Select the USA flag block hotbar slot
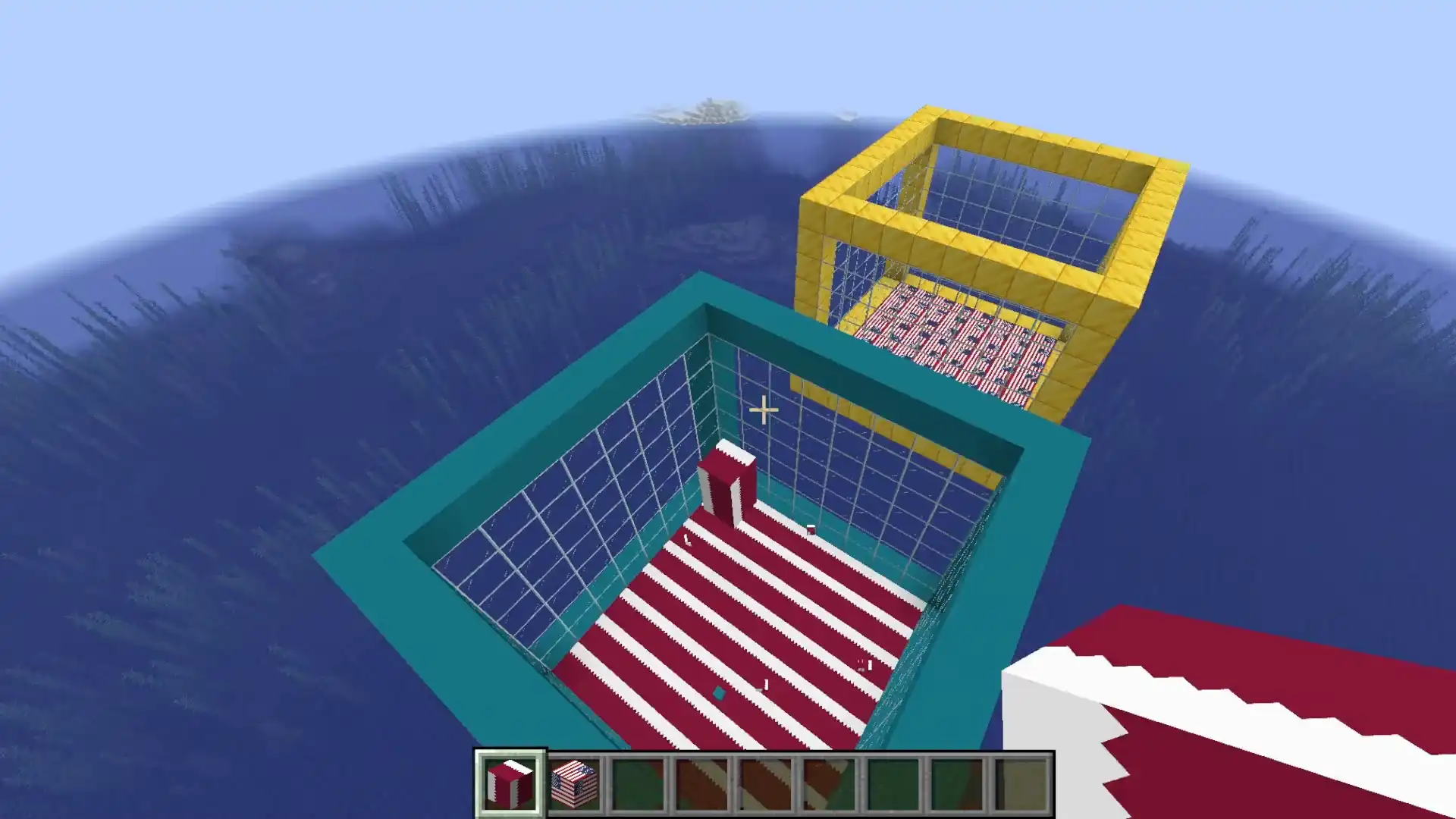1456x819 pixels. (574, 784)
